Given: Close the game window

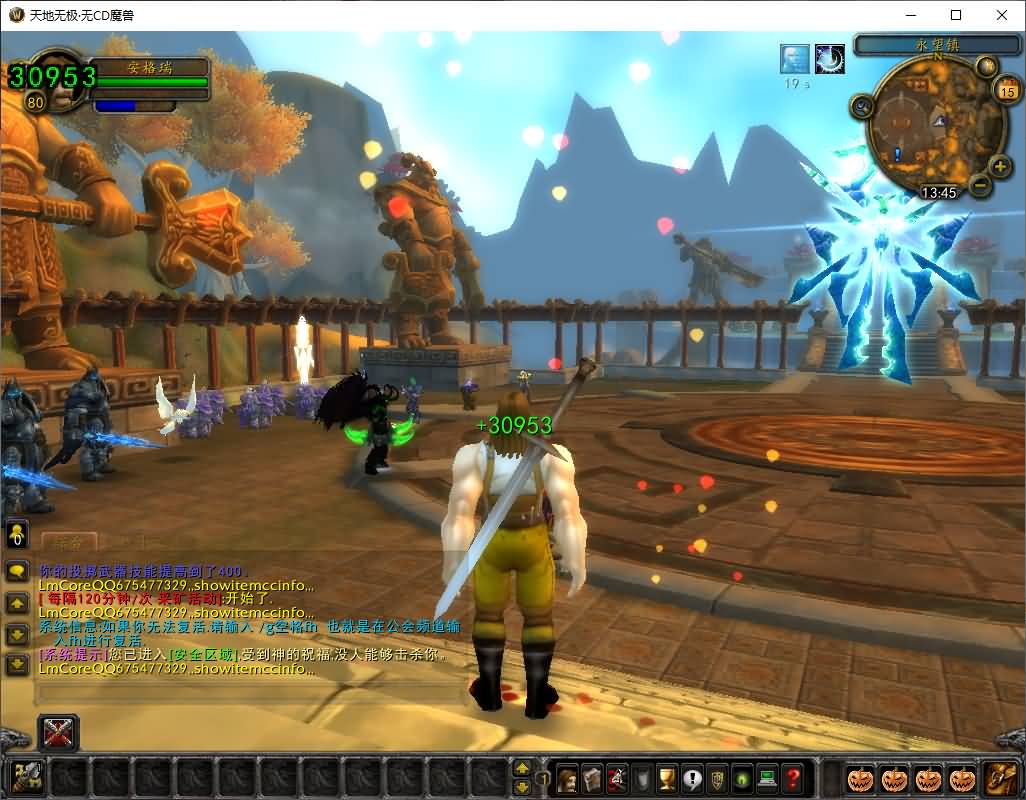Looking at the screenshot, I should pos(1002,15).
